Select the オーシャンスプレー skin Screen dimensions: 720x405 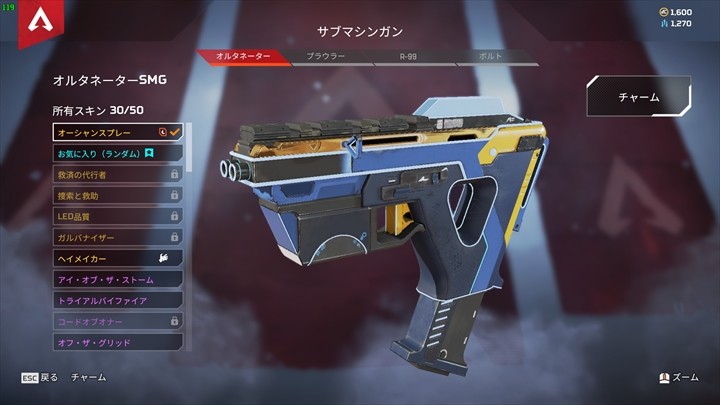pos(118,132)
